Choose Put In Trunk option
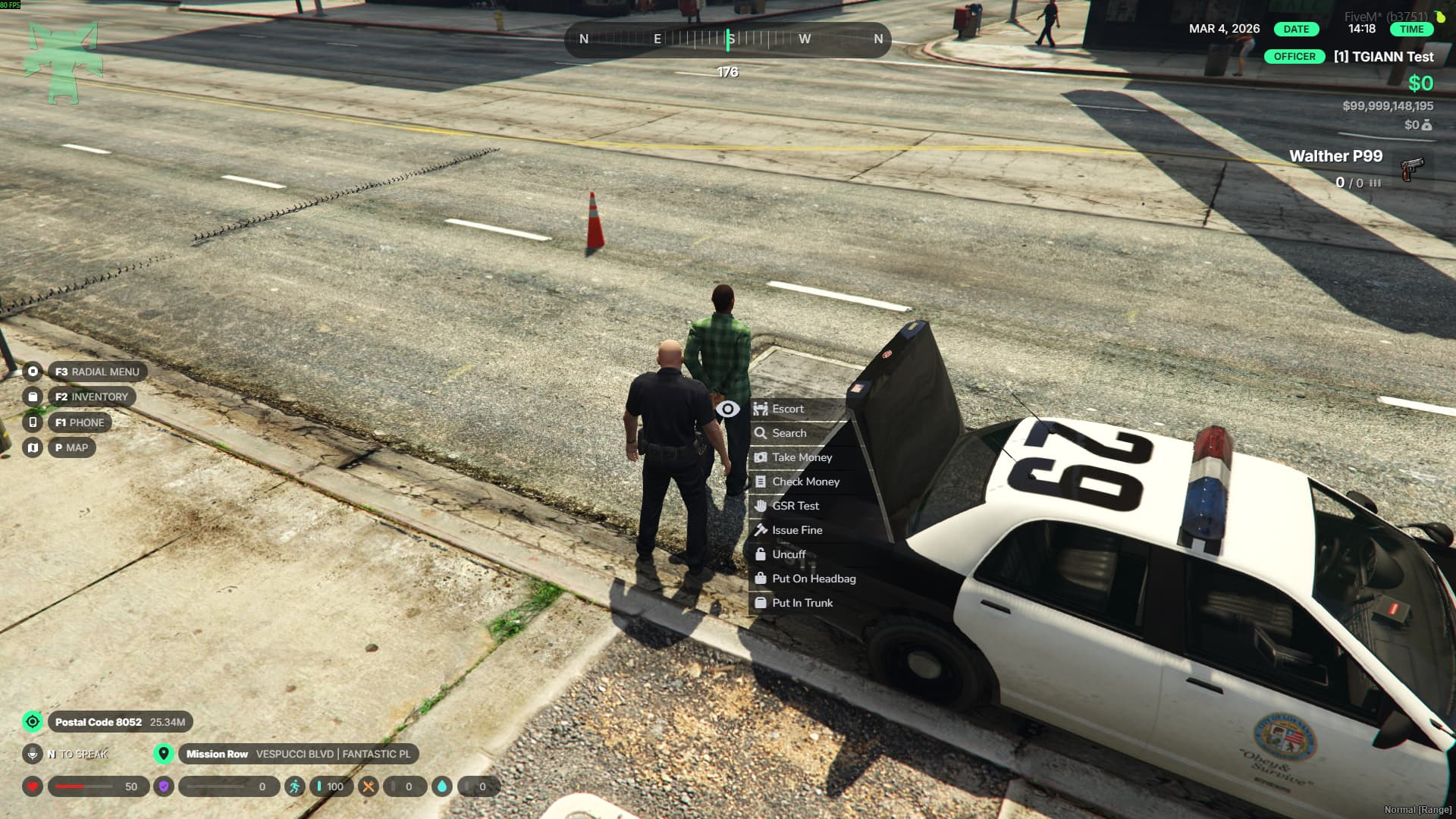1456x819 pixels. (802, 603)
